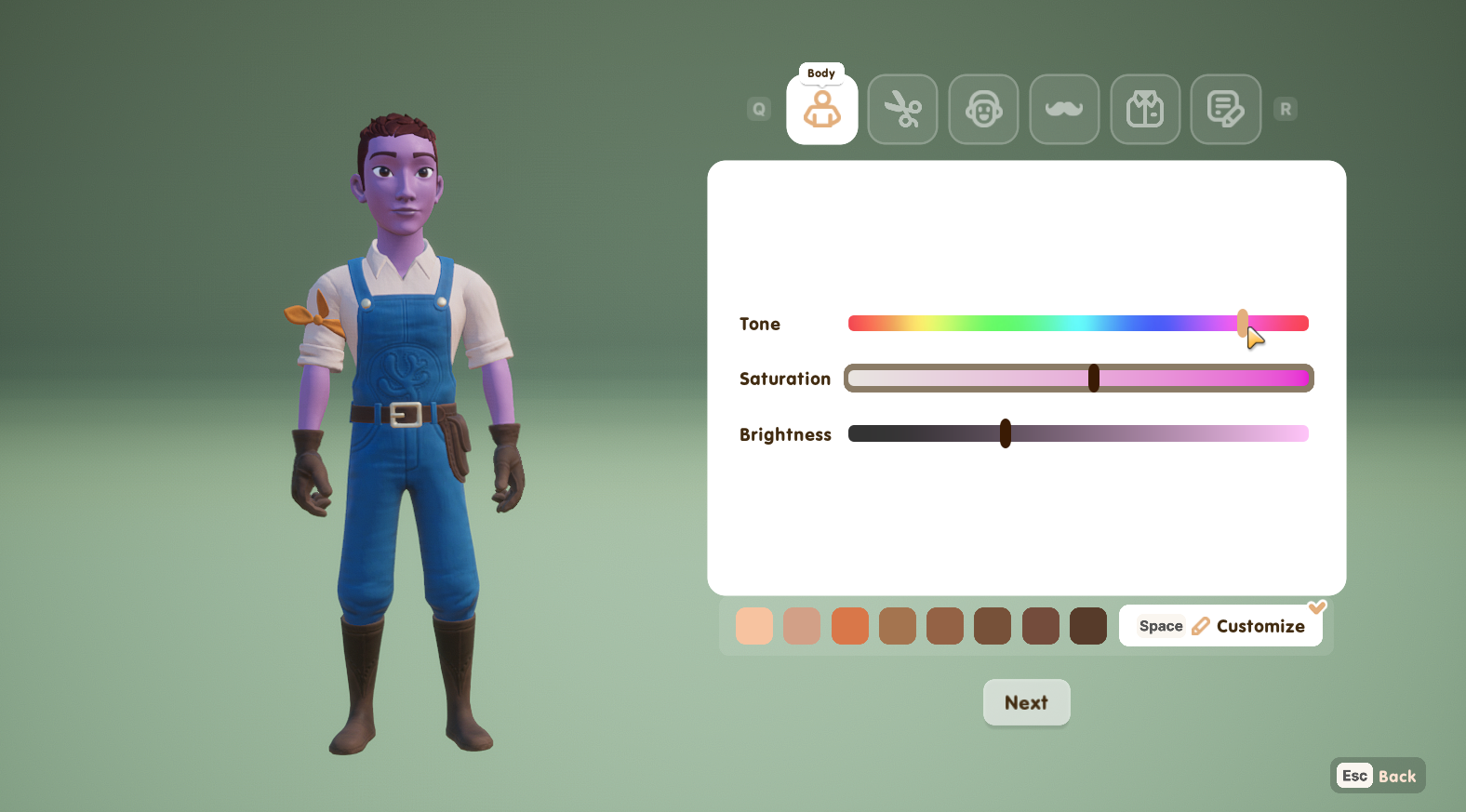Toggle the Customize color button
The image size is (1466, 812).
[x=1220, y=626]
